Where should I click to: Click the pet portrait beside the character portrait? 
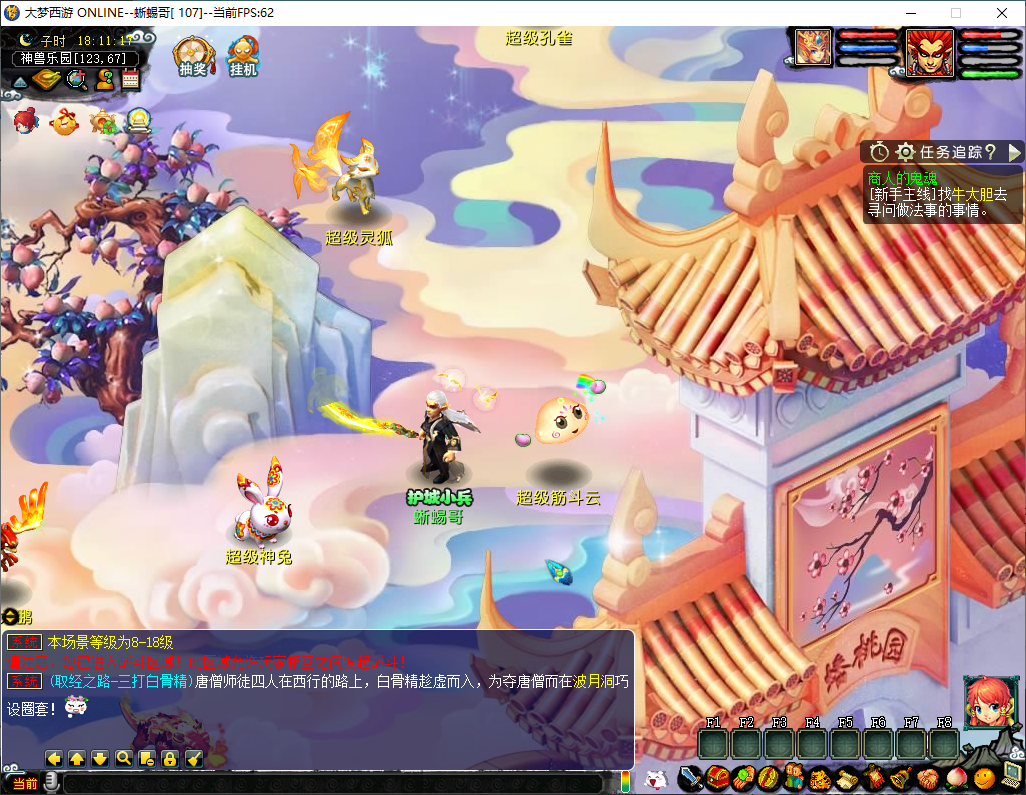click(x=813, y=47)
